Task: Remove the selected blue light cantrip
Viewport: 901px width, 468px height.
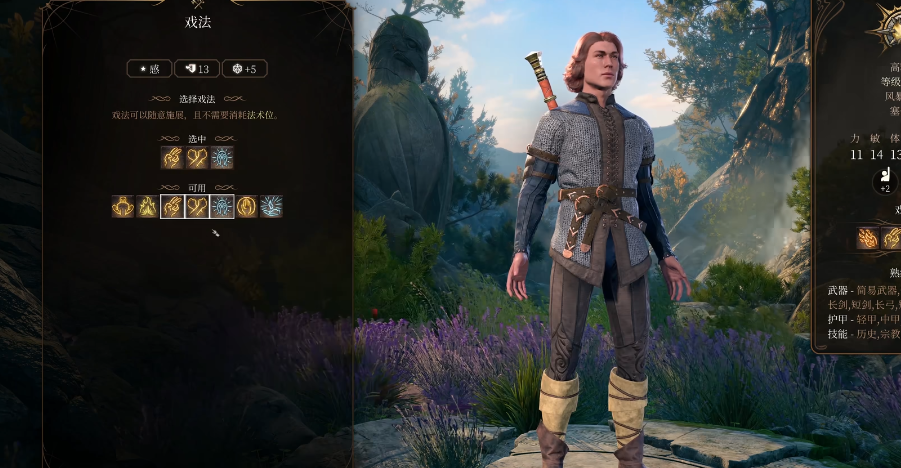Action: point(222,158)
